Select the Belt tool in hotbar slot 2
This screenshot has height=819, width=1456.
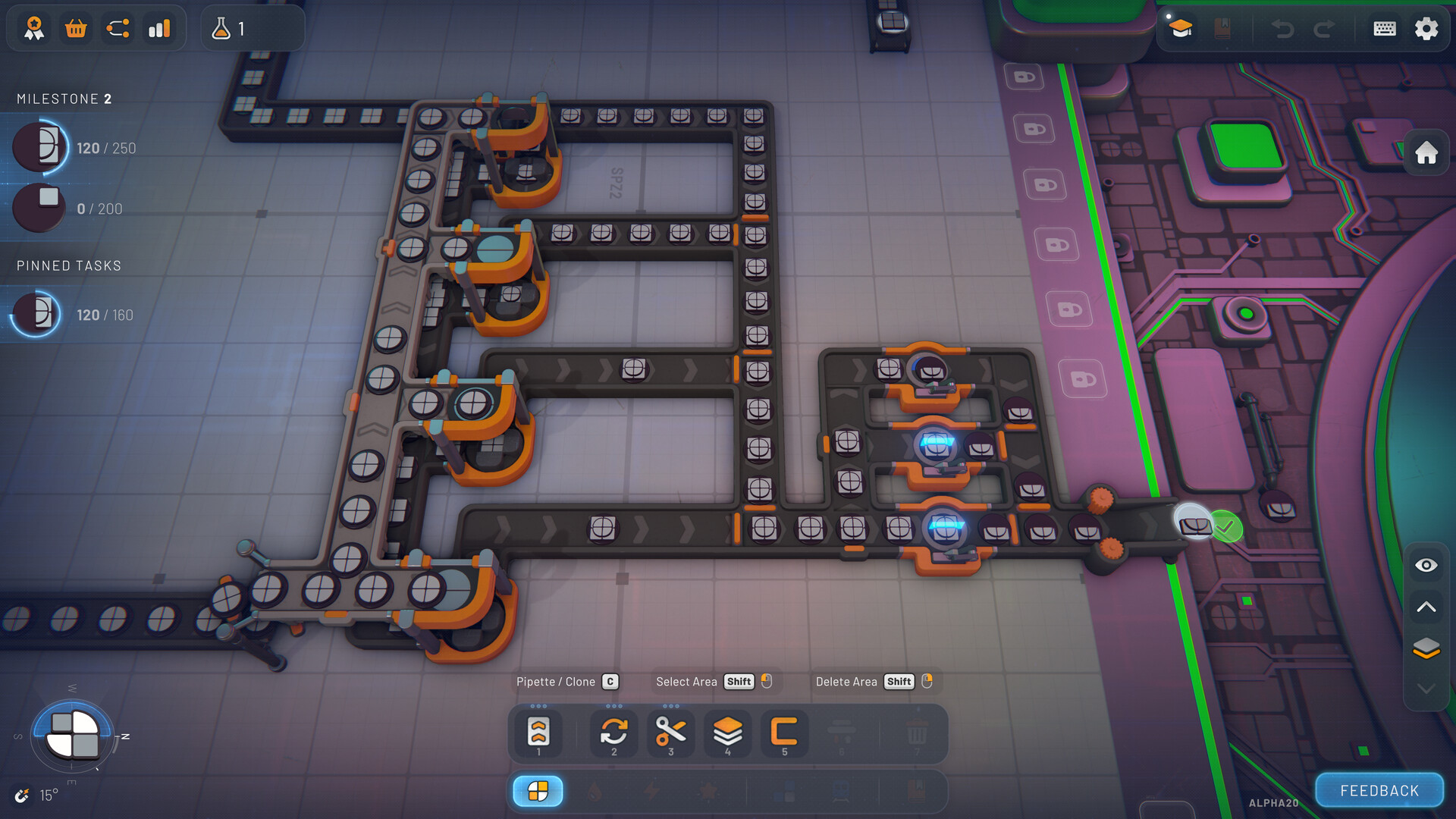(x=613, y=730)
